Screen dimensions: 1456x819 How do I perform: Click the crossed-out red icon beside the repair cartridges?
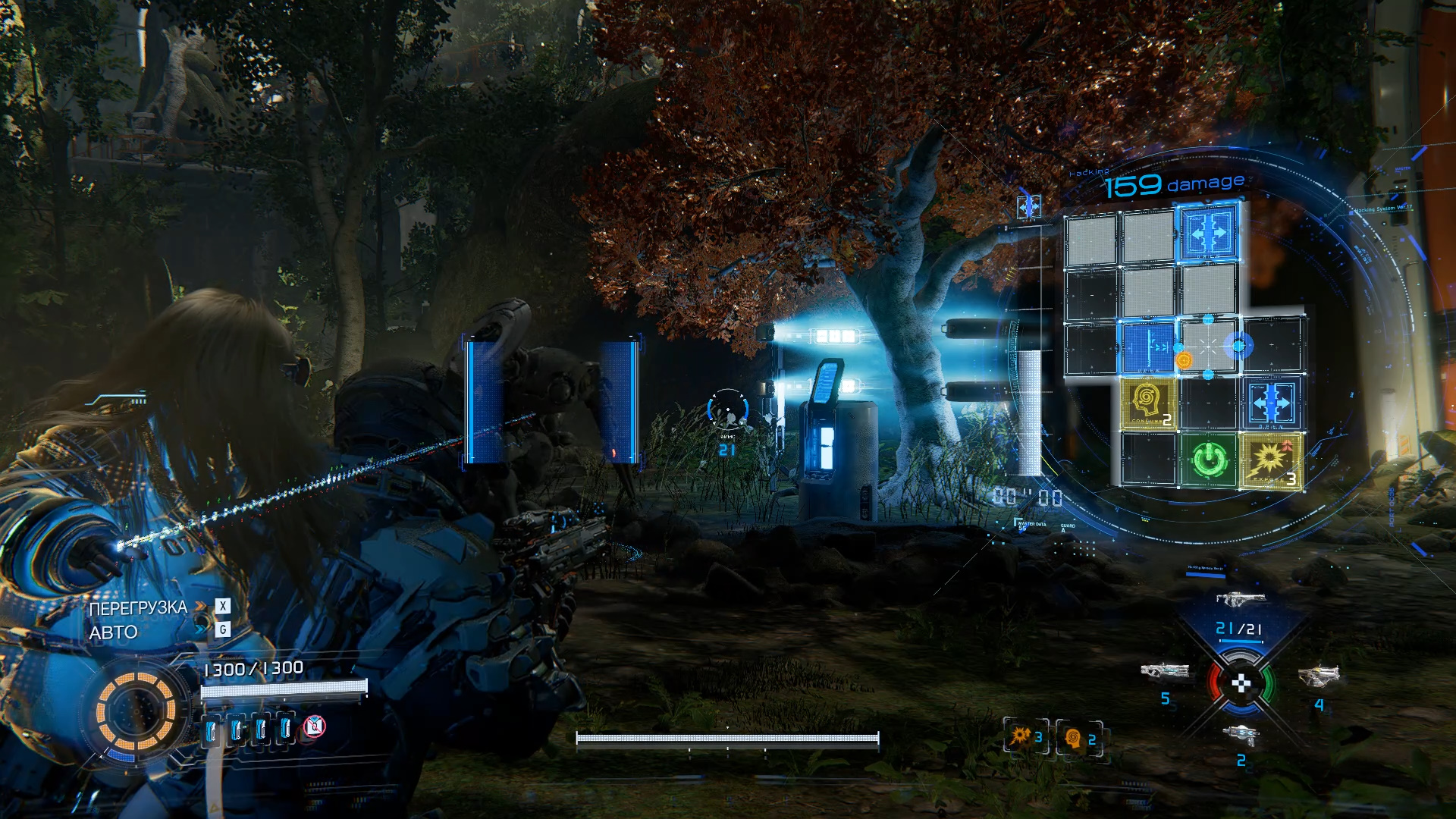point(314,728)
